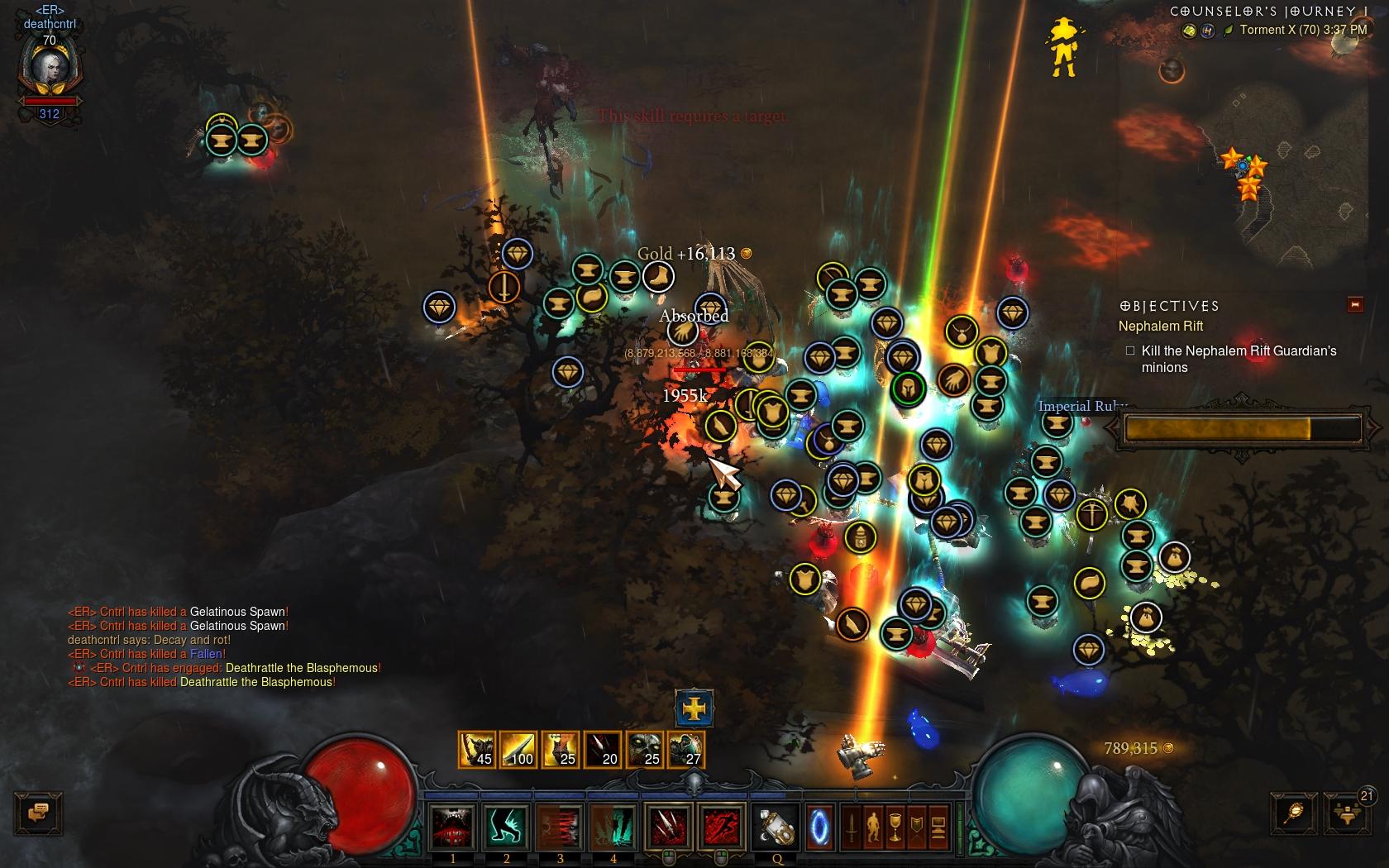Click the Kill the Rift Guardian's minions objective
1389x868 pixels.
[1239, 359]
